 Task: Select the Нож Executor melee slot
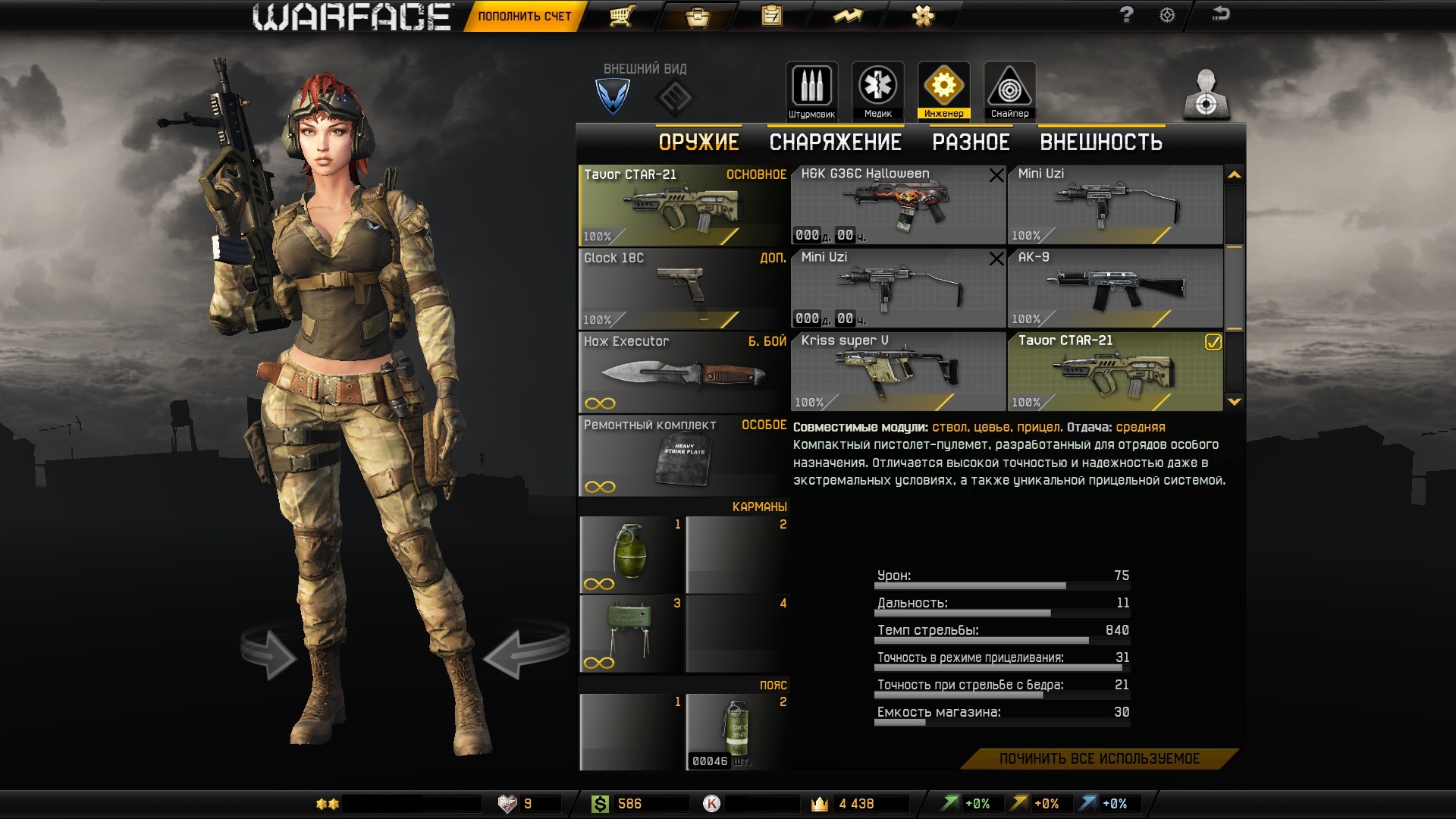pos(682,372)
